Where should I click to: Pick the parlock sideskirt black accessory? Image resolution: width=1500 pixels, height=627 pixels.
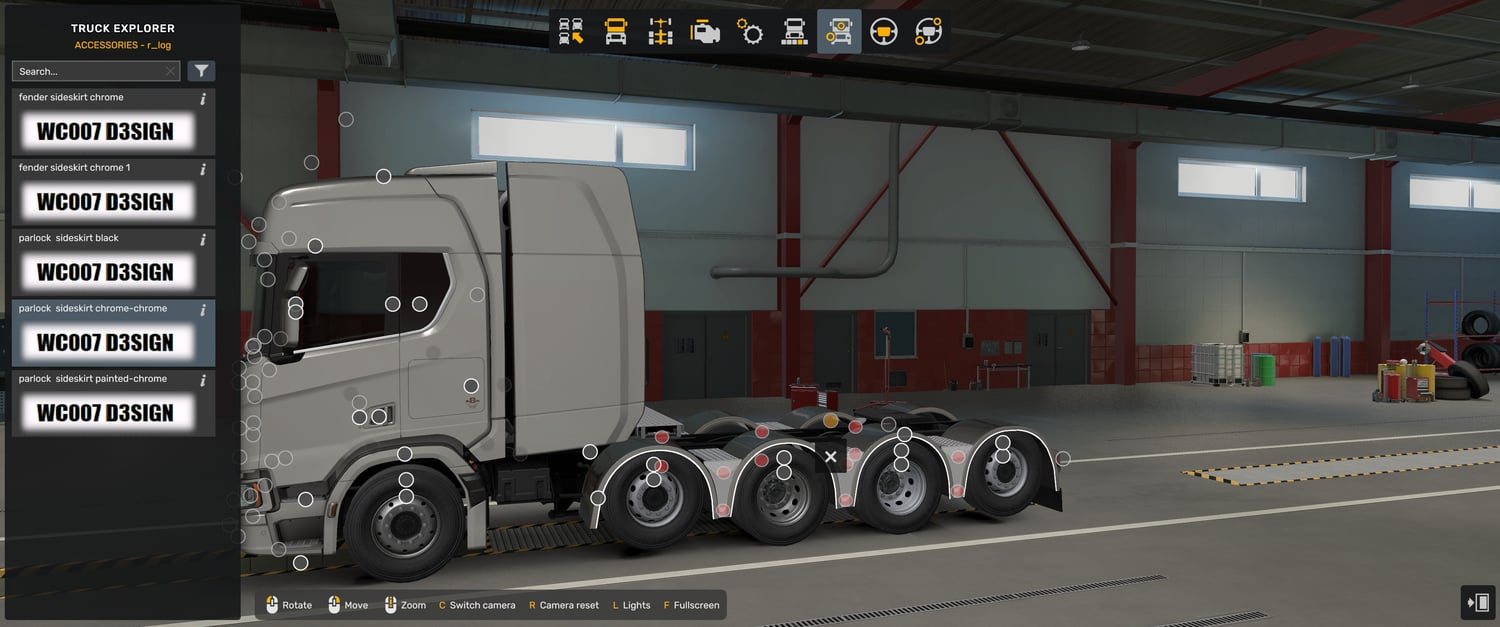pyautogui.click(x=105, y=272)
